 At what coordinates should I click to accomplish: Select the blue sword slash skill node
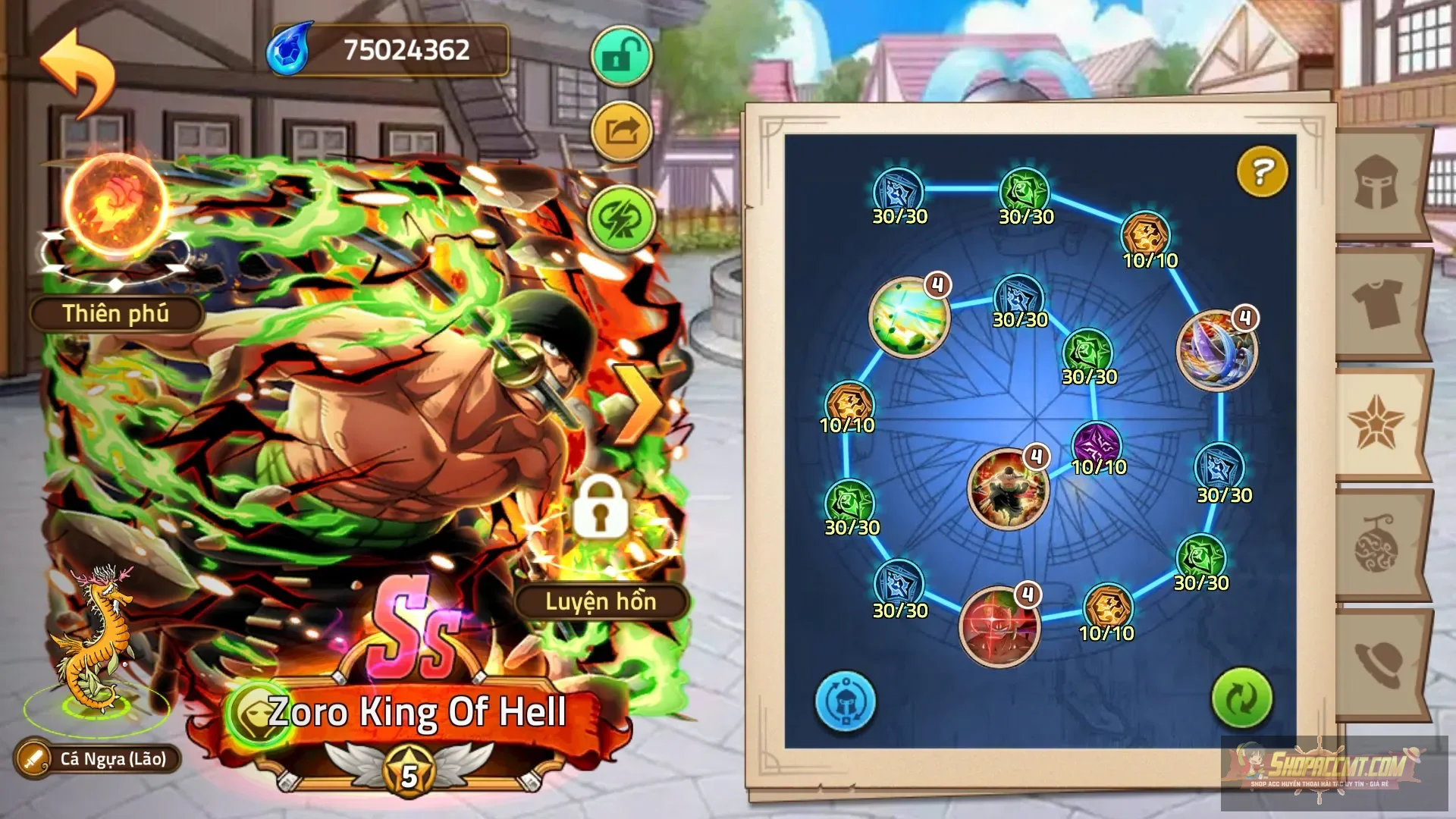pyautogui.click(x=1216, y=350)
